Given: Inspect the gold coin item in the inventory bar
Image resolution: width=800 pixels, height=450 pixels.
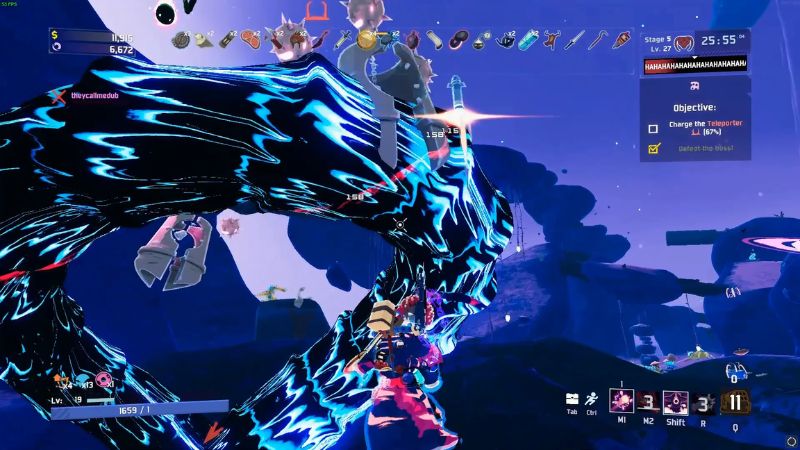Looking at the screenshot, I should tap(367, 40).
